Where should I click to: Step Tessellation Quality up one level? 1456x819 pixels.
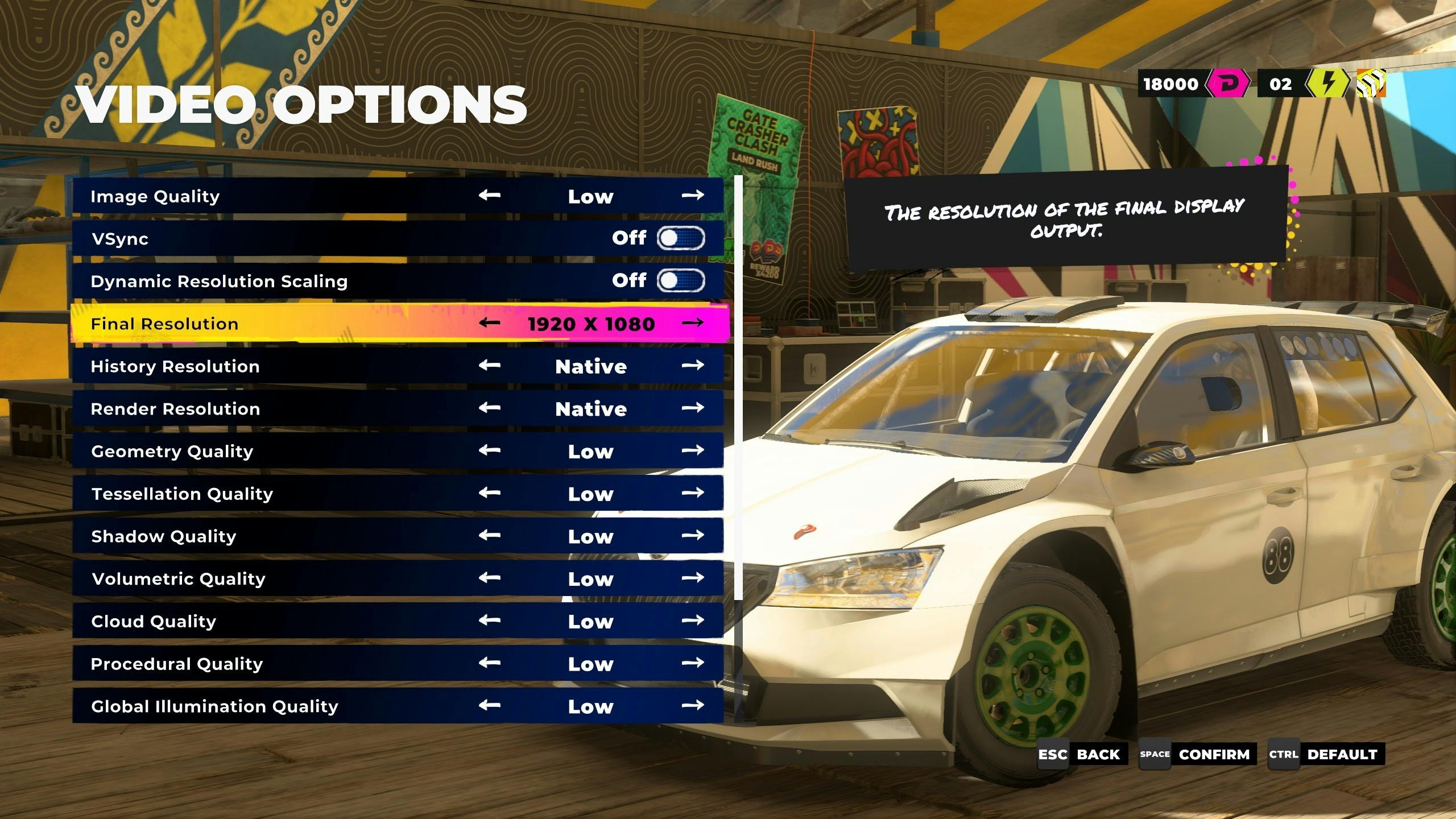(692, 493)
